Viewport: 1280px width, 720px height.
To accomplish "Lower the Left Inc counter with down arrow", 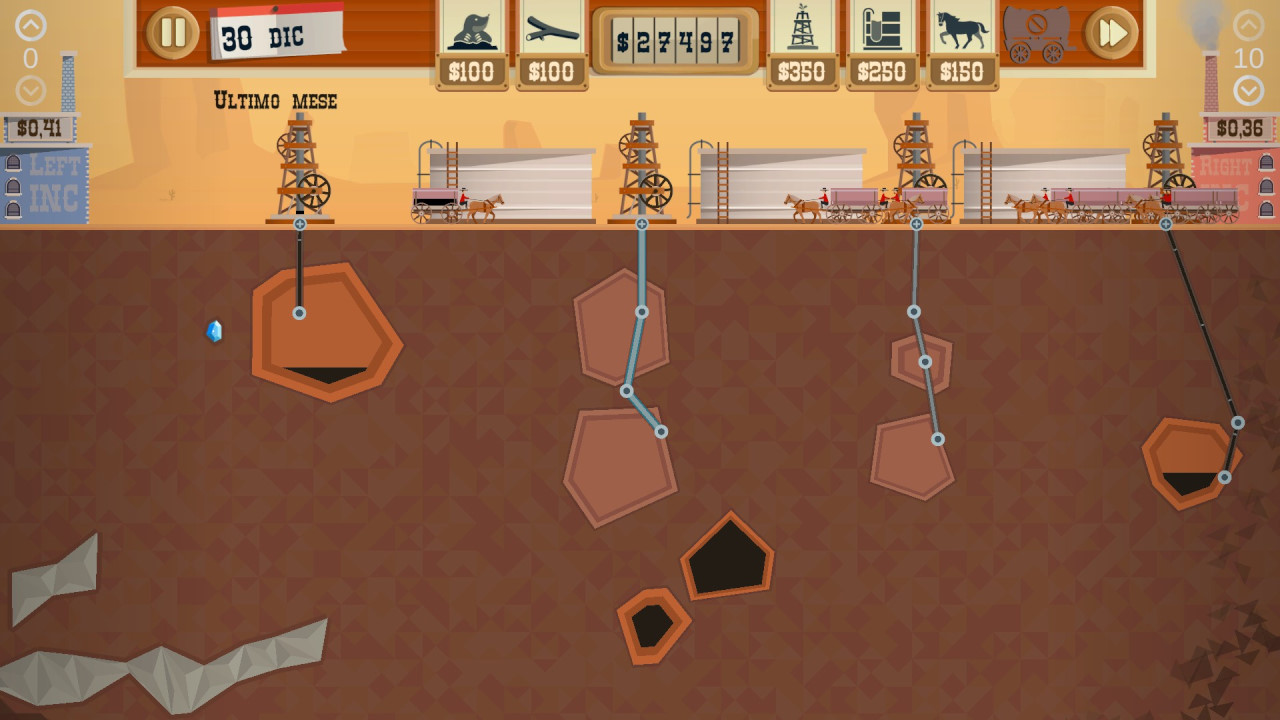I will click(31, 91).
